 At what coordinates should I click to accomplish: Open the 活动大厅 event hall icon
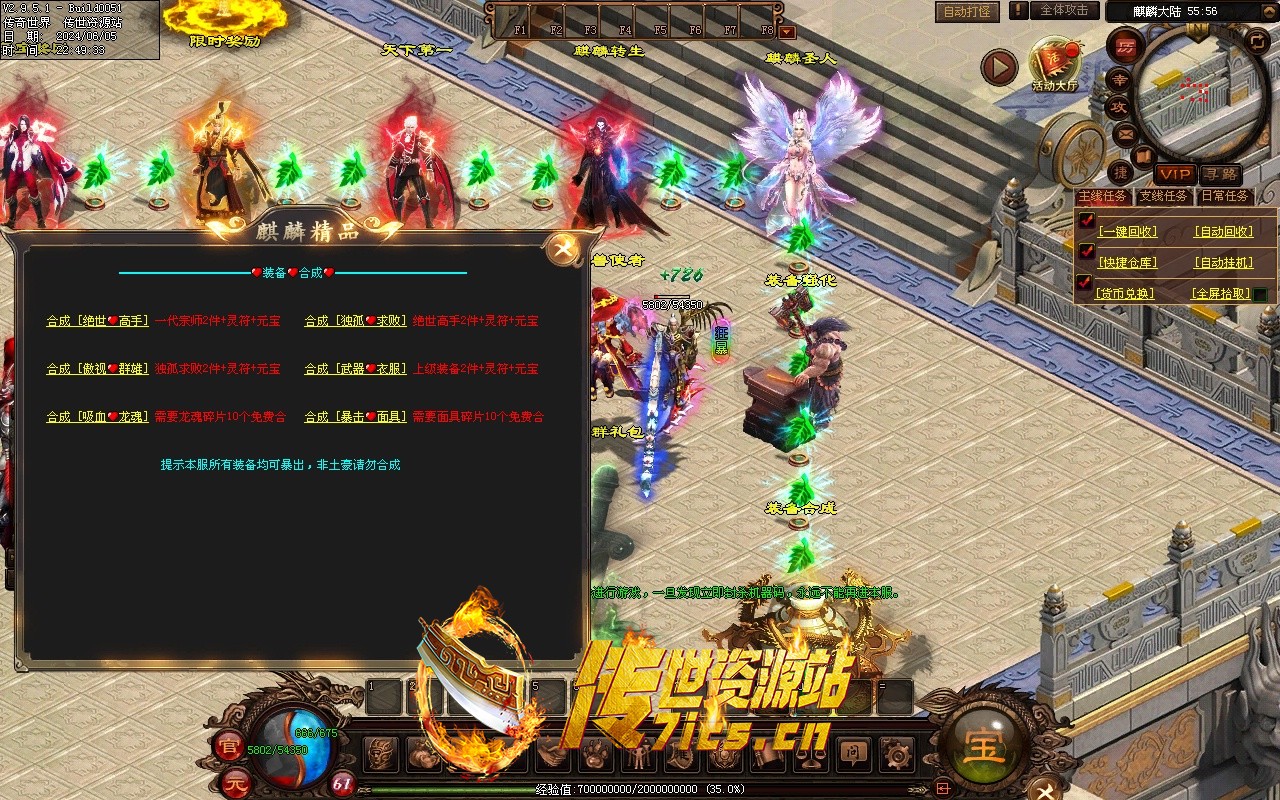(x=1054, y=66)
